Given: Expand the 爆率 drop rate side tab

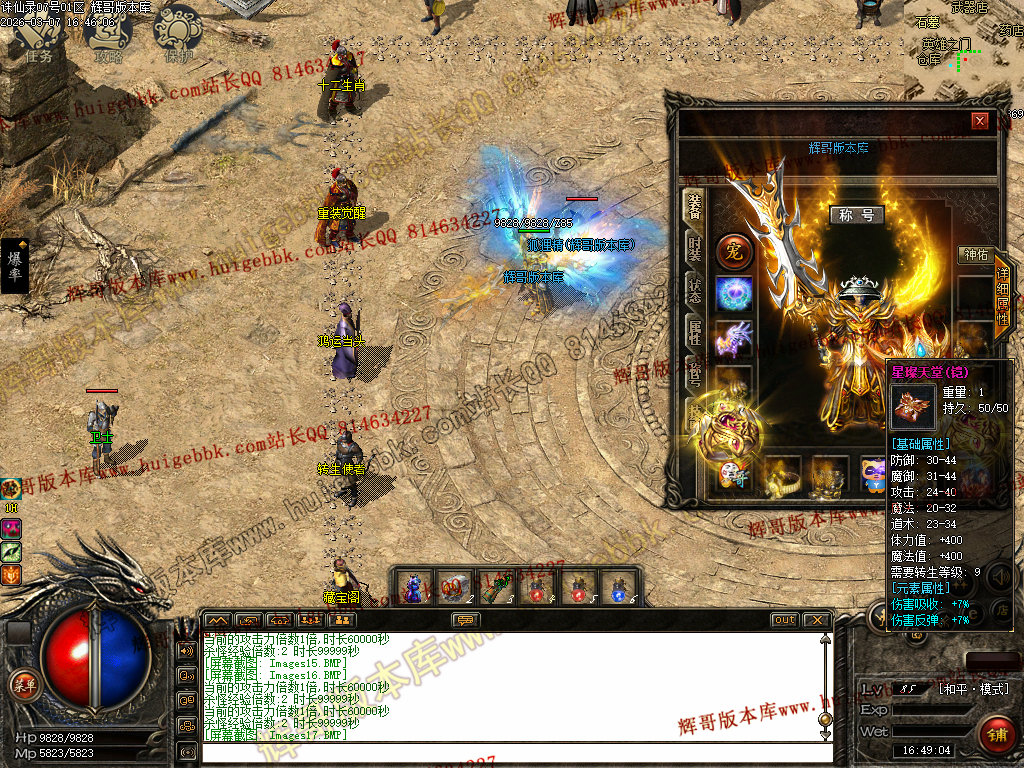Looking at the screenshot, I should tap(15, 265).
